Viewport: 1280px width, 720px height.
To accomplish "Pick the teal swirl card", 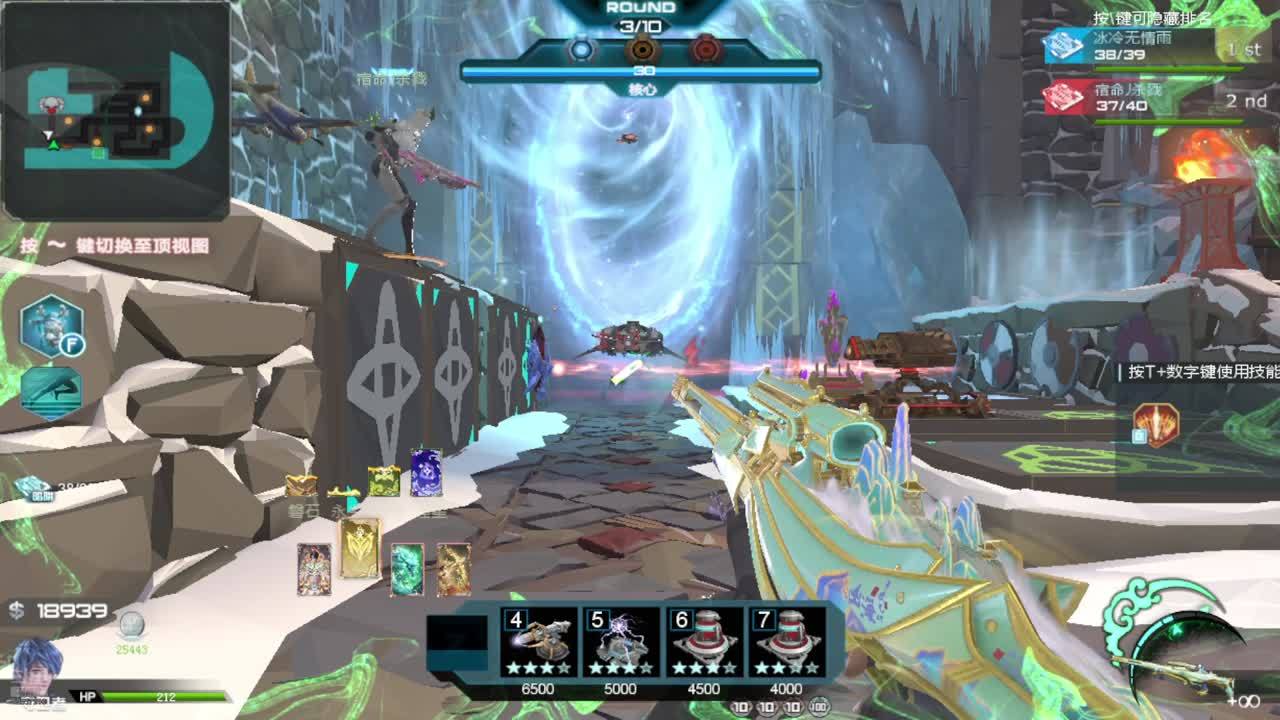I will click(x=407, y=569).
